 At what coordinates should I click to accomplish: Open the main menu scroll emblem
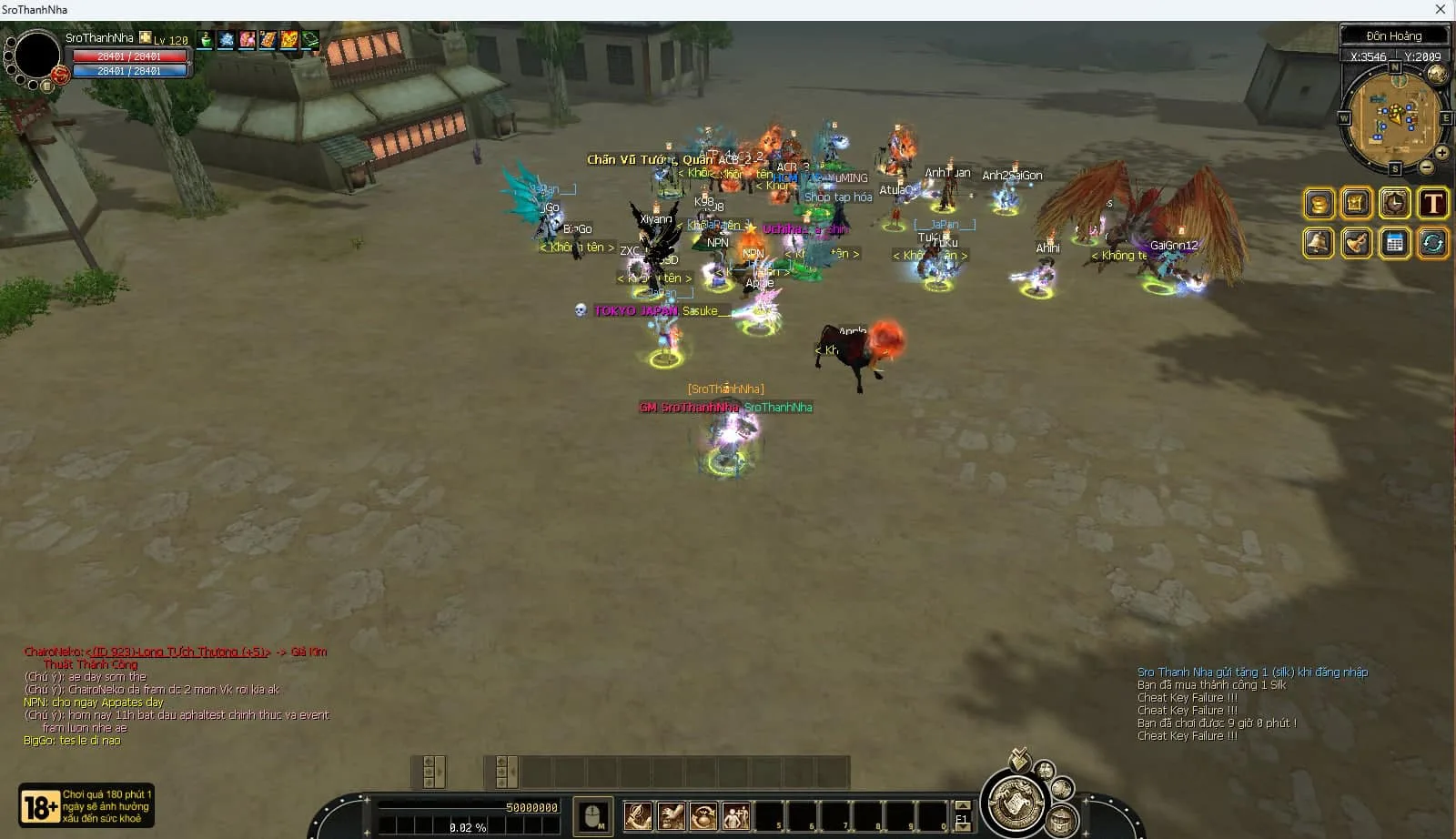(x=1016, y=804)
